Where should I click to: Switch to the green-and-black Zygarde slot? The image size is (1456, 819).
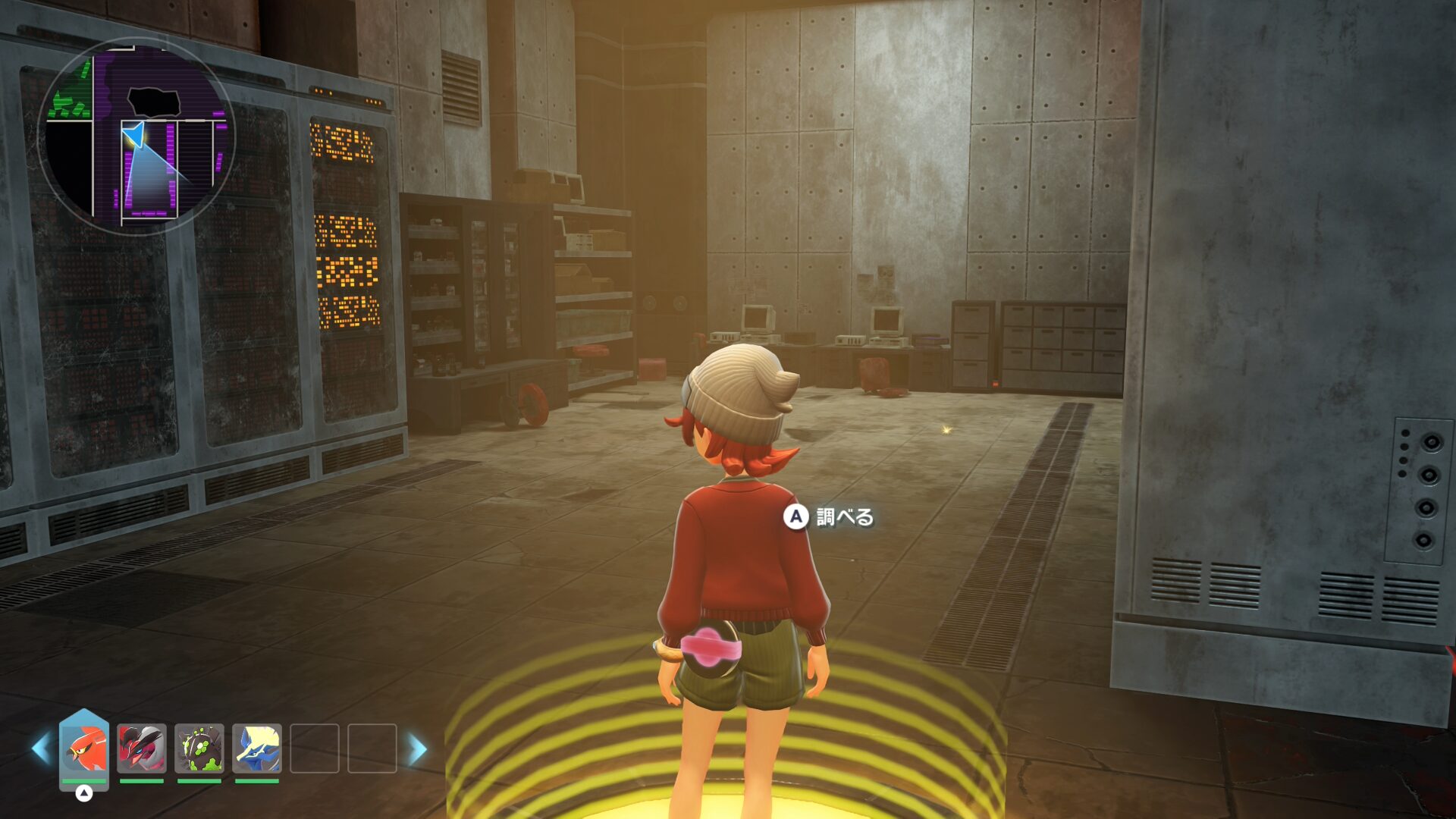[199, 748]
